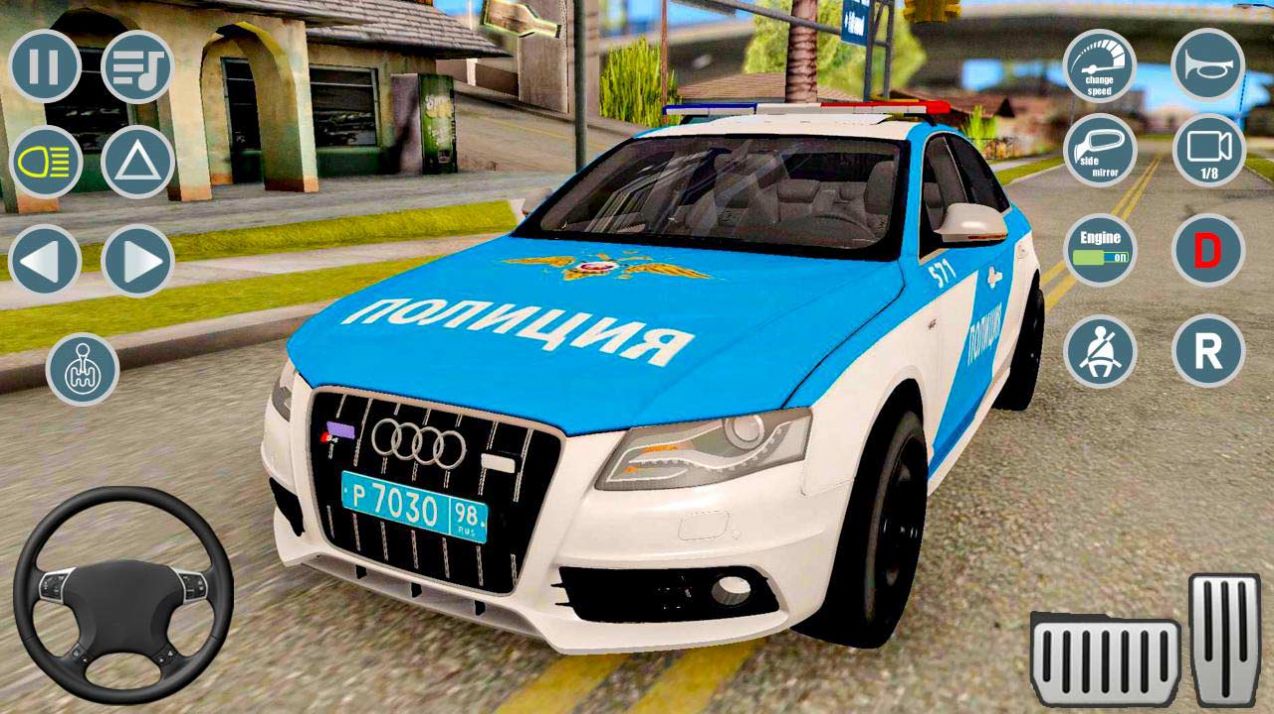Screen dimensions: 1274x714
Task: Pause the game
Action: click(x=45, y=66)
